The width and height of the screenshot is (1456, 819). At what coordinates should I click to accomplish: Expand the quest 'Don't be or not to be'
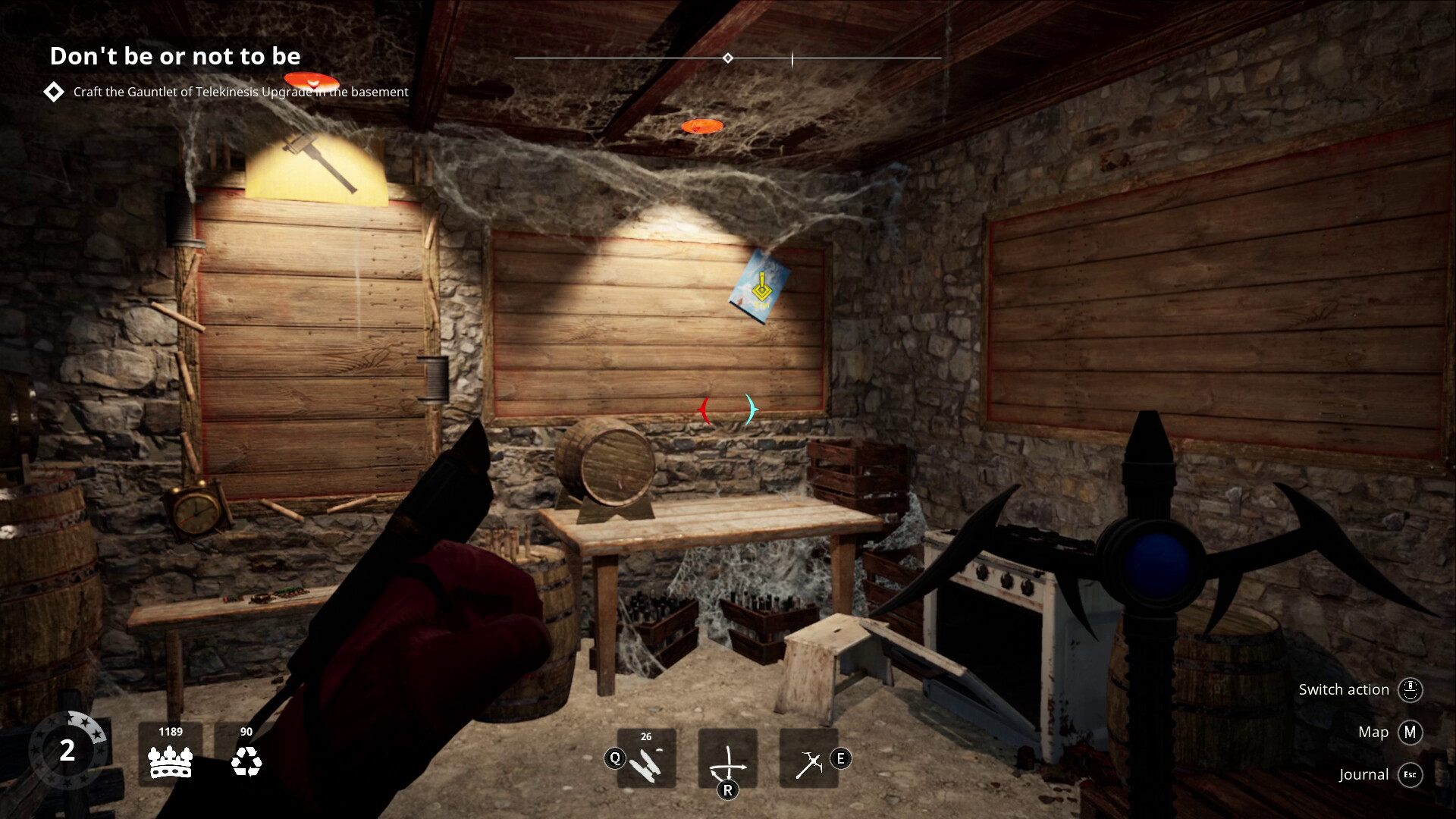coord(175,56)
